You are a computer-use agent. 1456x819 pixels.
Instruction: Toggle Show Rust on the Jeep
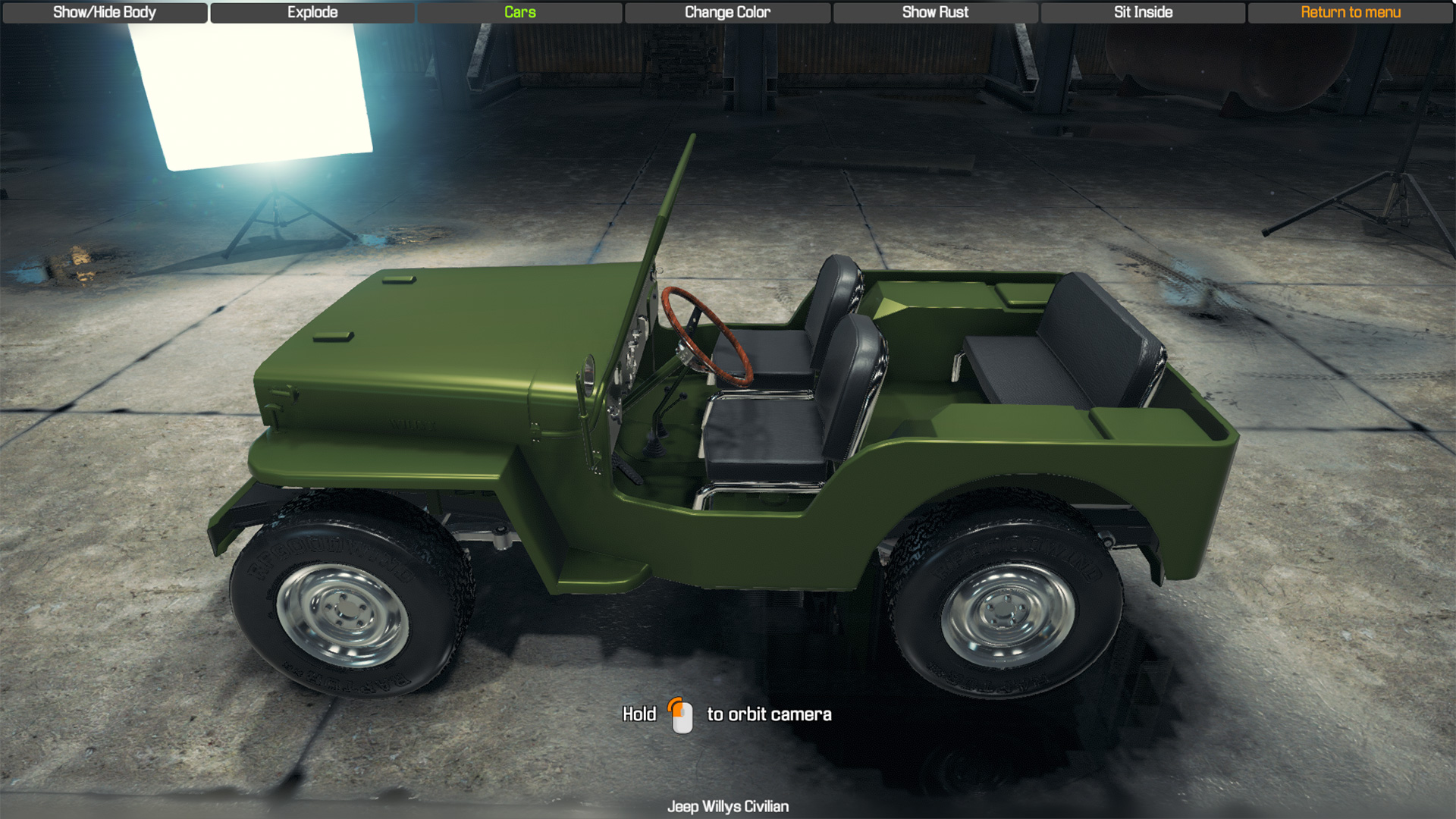(x=935, y=12)
